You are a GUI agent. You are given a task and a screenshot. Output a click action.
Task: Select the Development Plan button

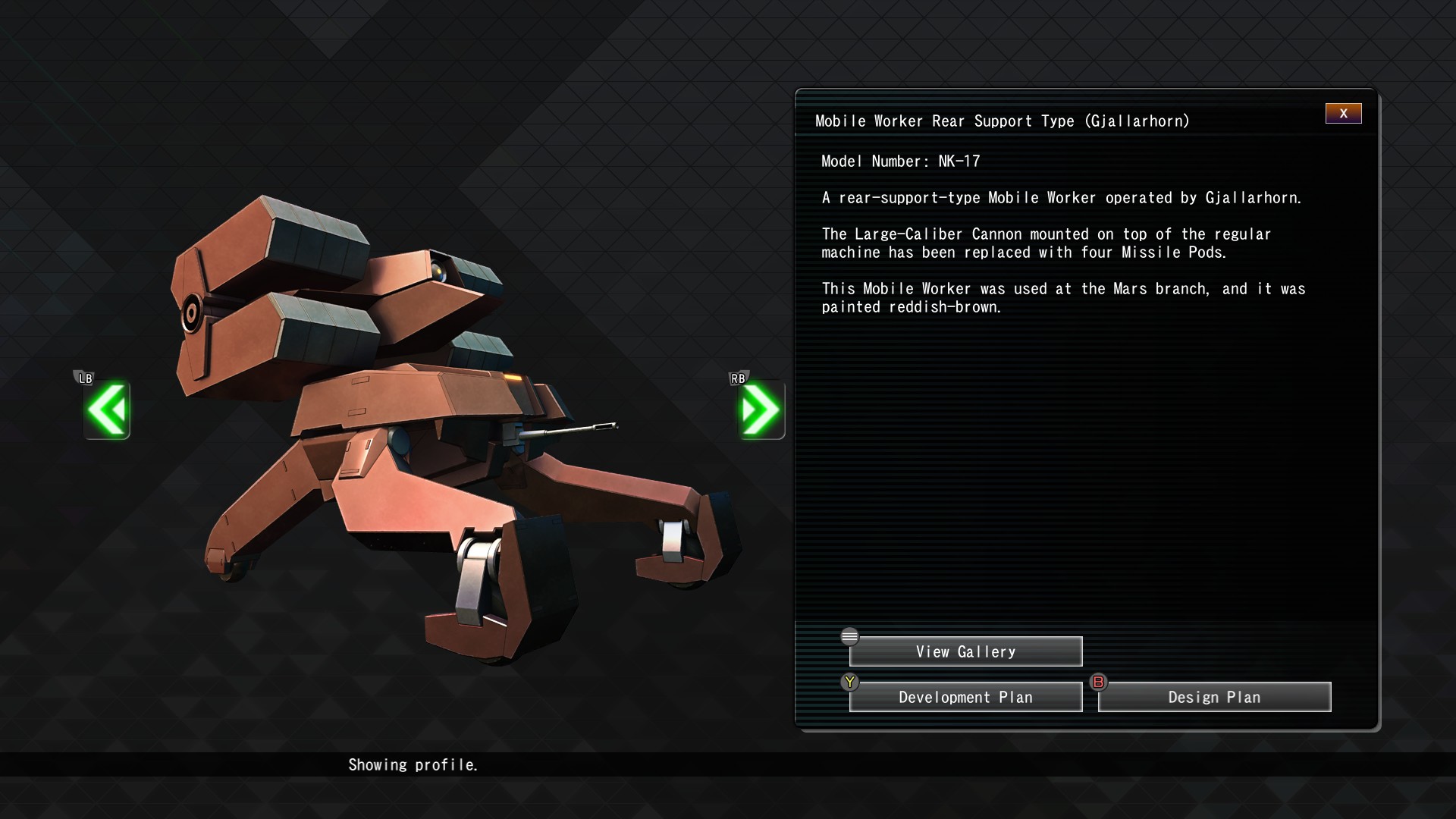tap(965, 698)
